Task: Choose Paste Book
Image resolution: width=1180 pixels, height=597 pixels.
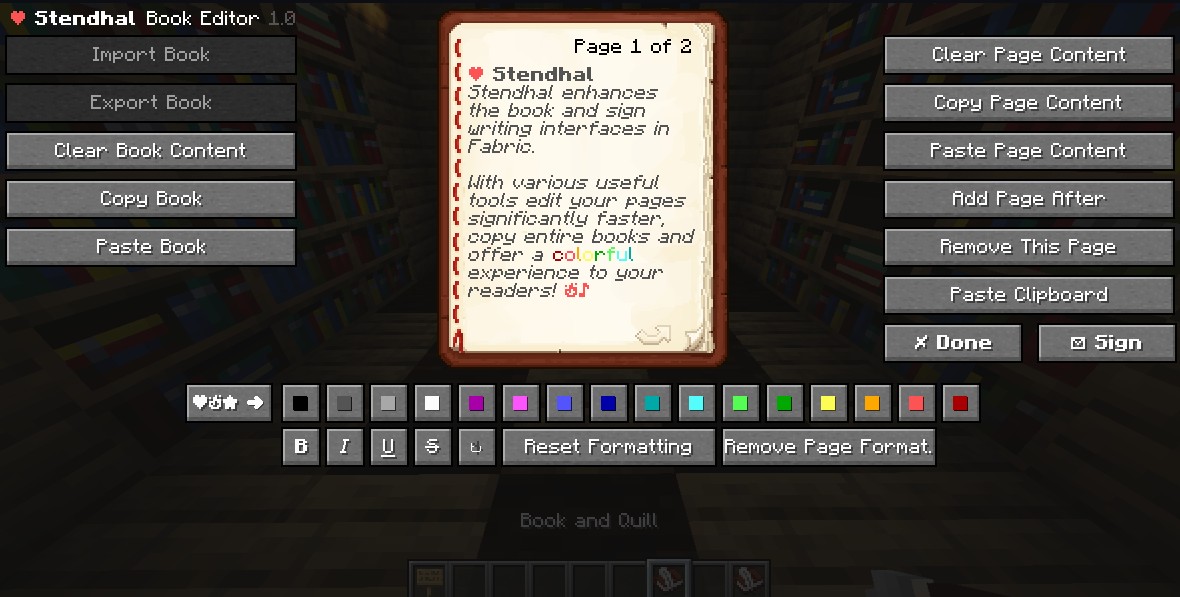Action: pos(150,247)
